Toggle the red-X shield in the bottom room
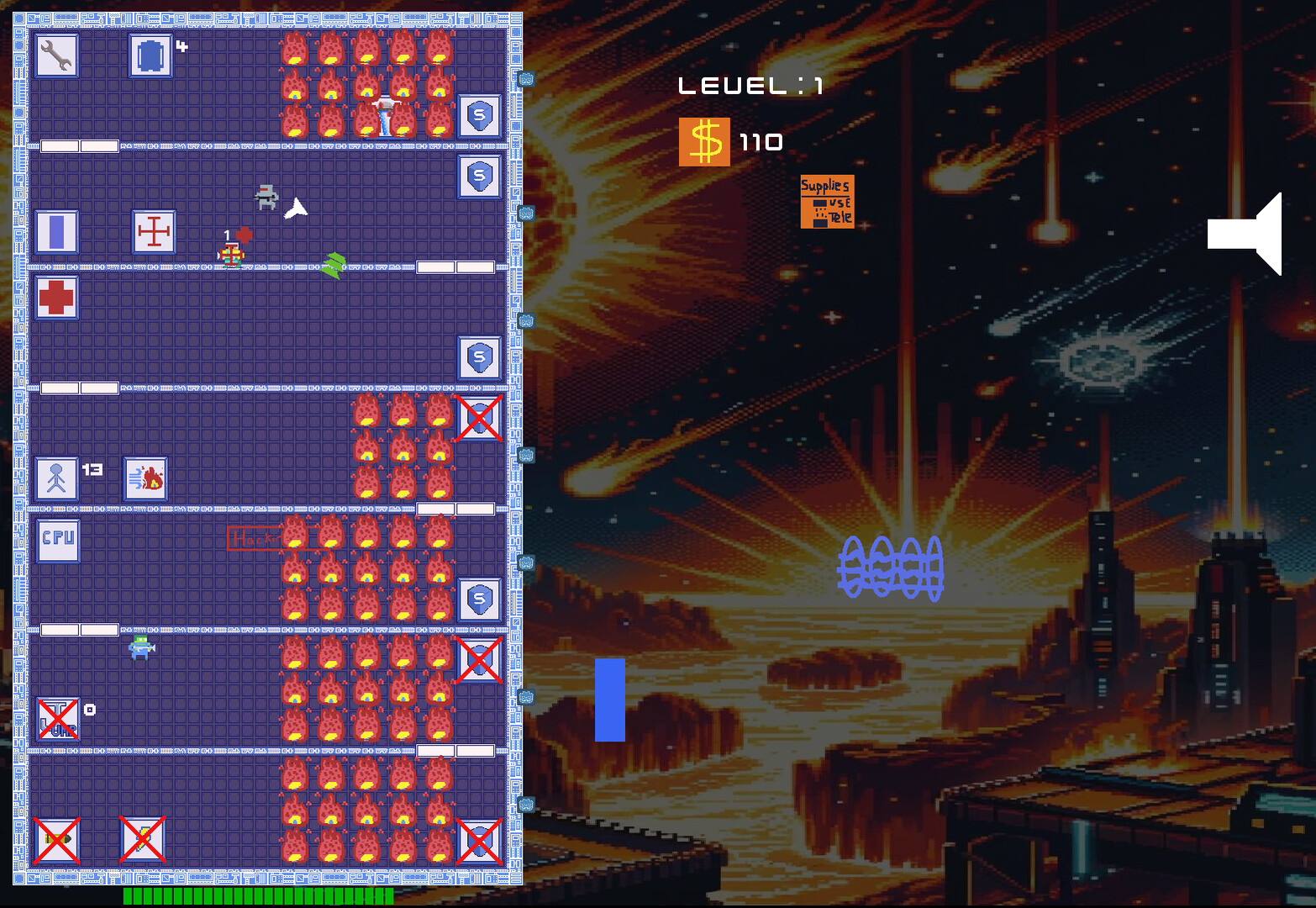This screenshot has height=908, width=1316. (x=479, y=841)
